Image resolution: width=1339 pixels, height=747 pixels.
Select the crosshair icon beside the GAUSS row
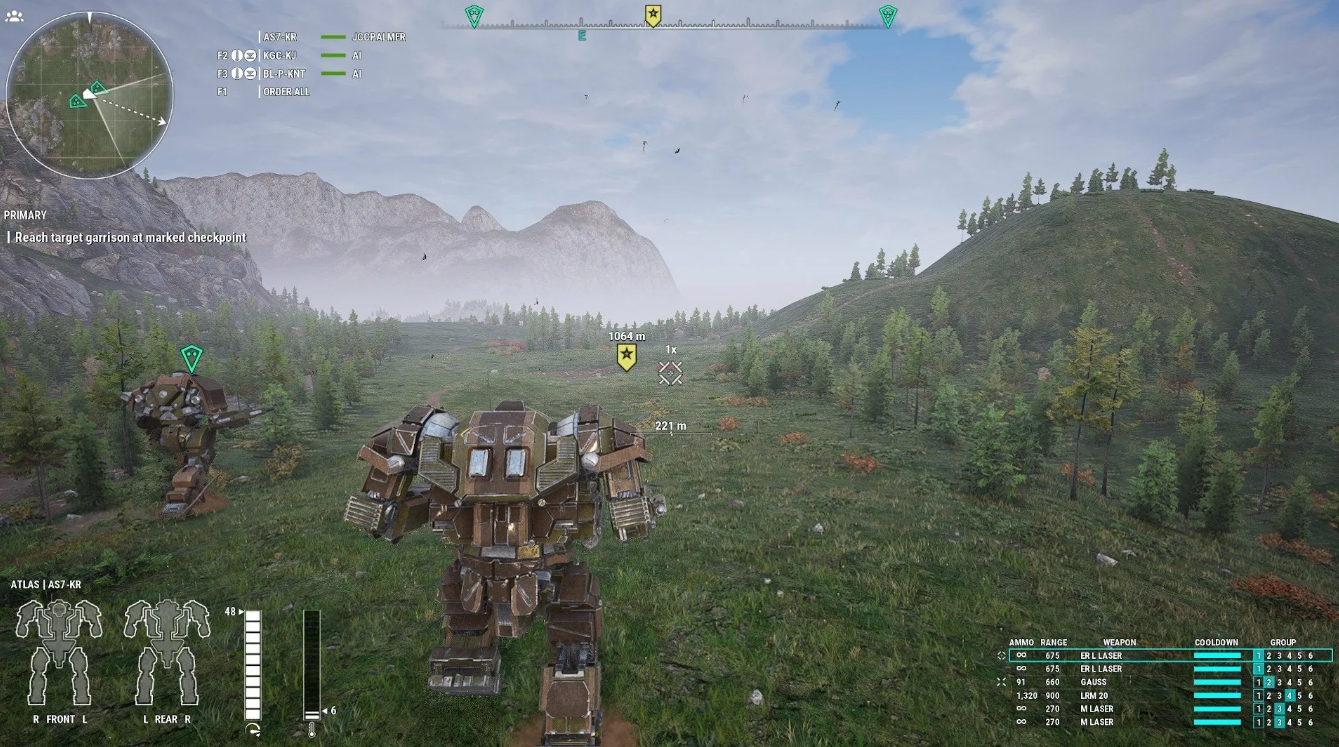coord(1000,682)
